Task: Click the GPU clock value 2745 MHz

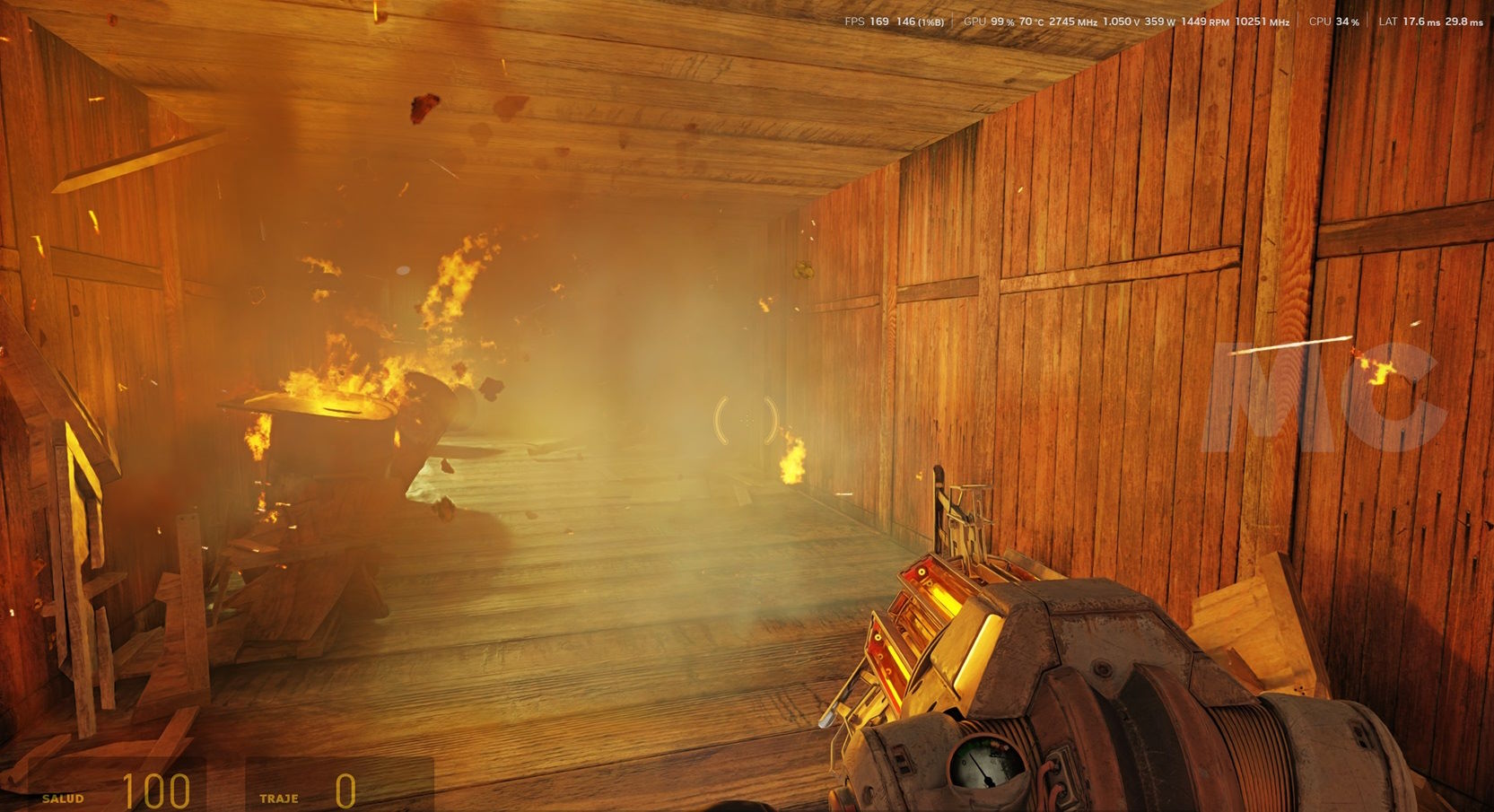Action: pyautogui.click(x=1073, y=20)
